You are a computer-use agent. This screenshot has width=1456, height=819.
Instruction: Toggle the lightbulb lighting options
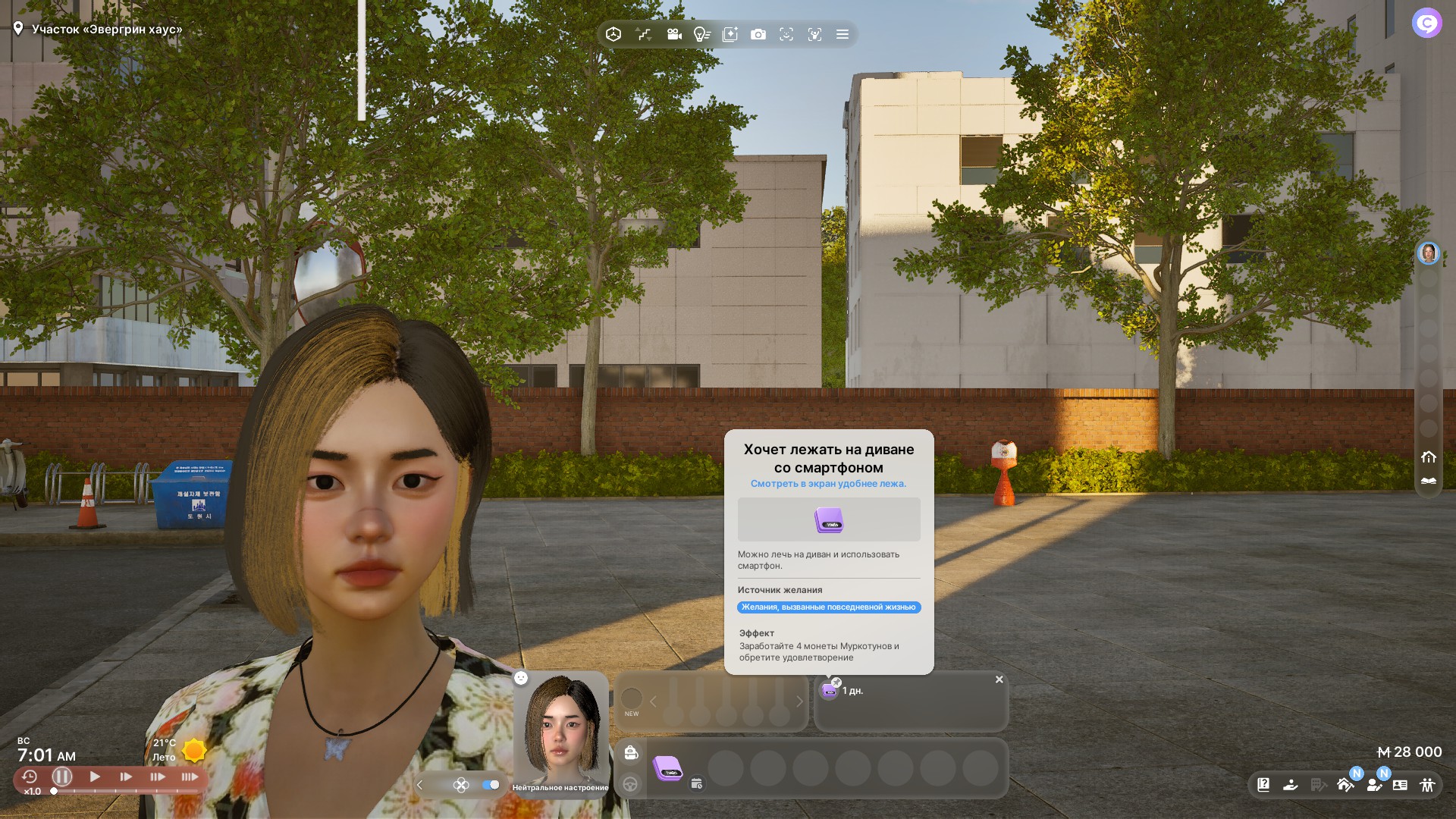701,34
